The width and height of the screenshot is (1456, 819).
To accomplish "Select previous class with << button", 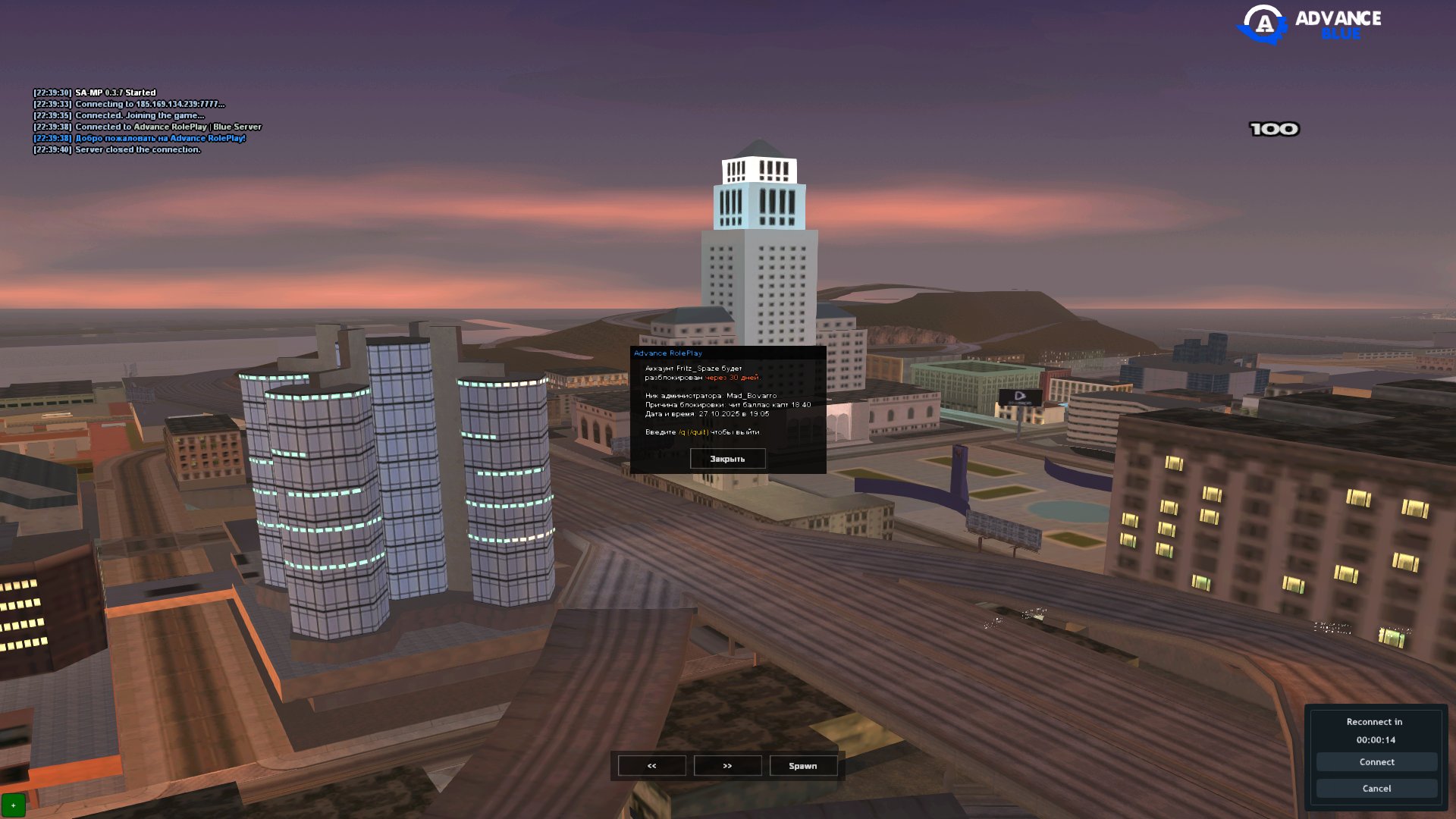I will coord(652,766).
